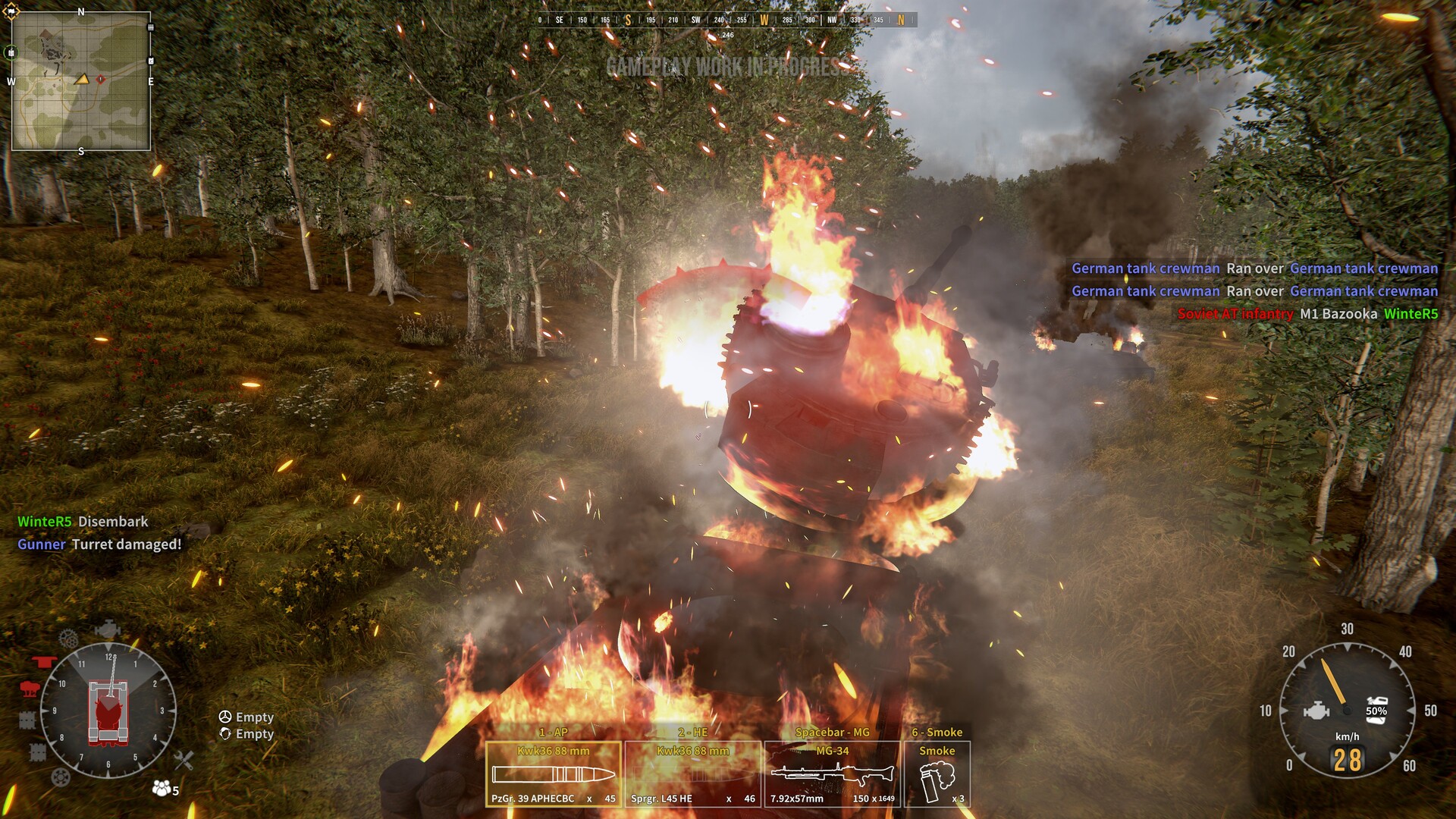Click the WinteR5 name in the kill feed
1456x819 pixels.
point(1412,312)
